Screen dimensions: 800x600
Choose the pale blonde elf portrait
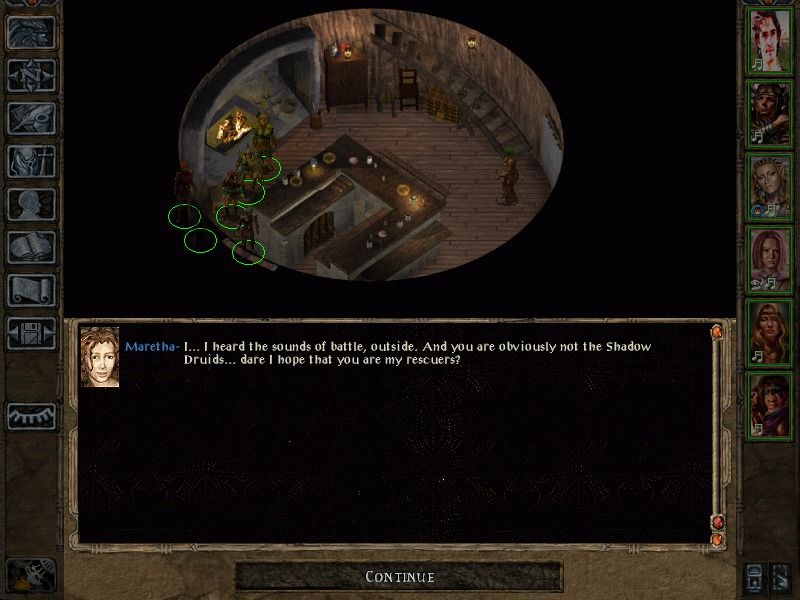click(x=771, y=187)
